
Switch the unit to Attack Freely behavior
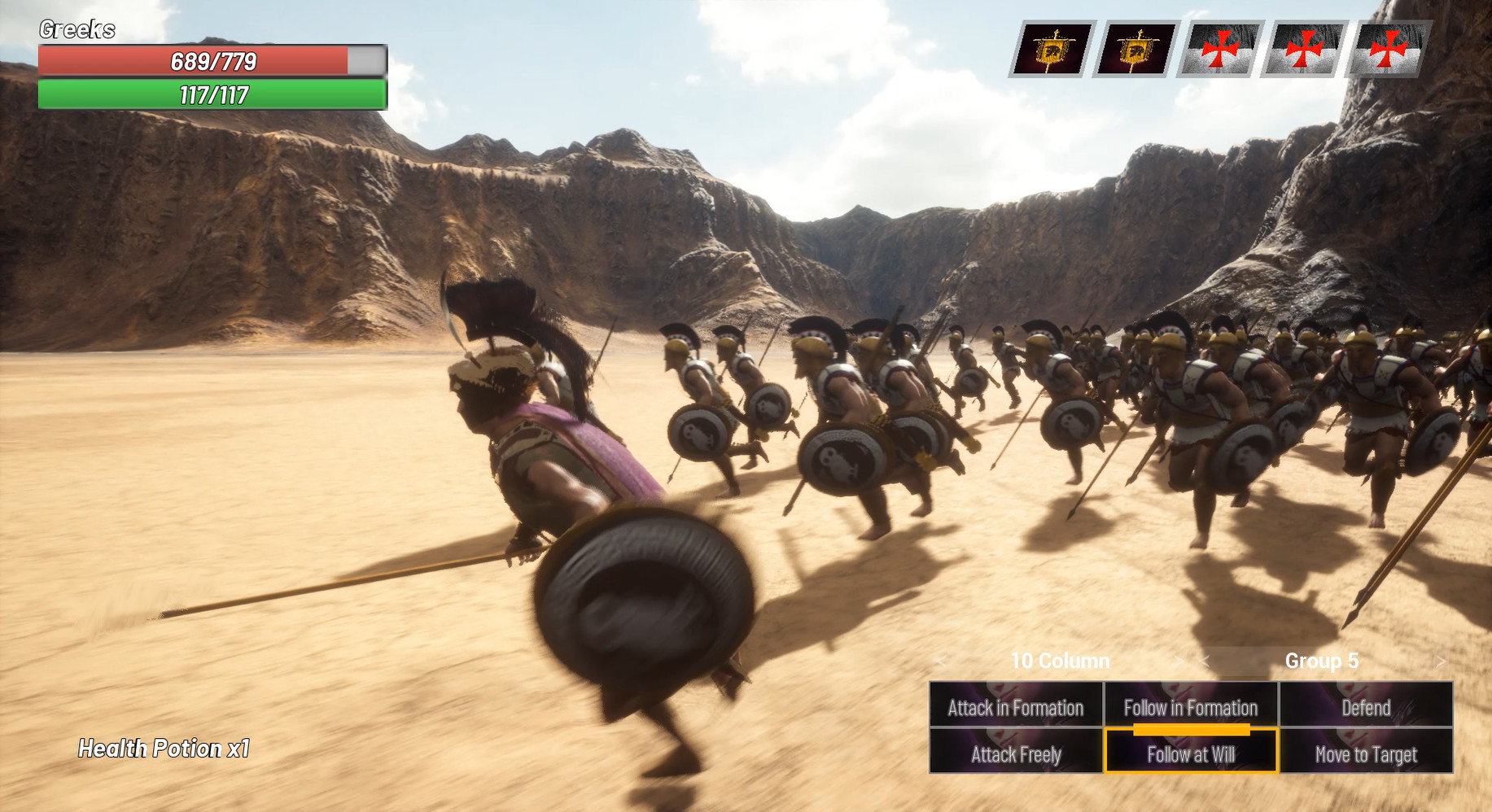coord(1016,754)
